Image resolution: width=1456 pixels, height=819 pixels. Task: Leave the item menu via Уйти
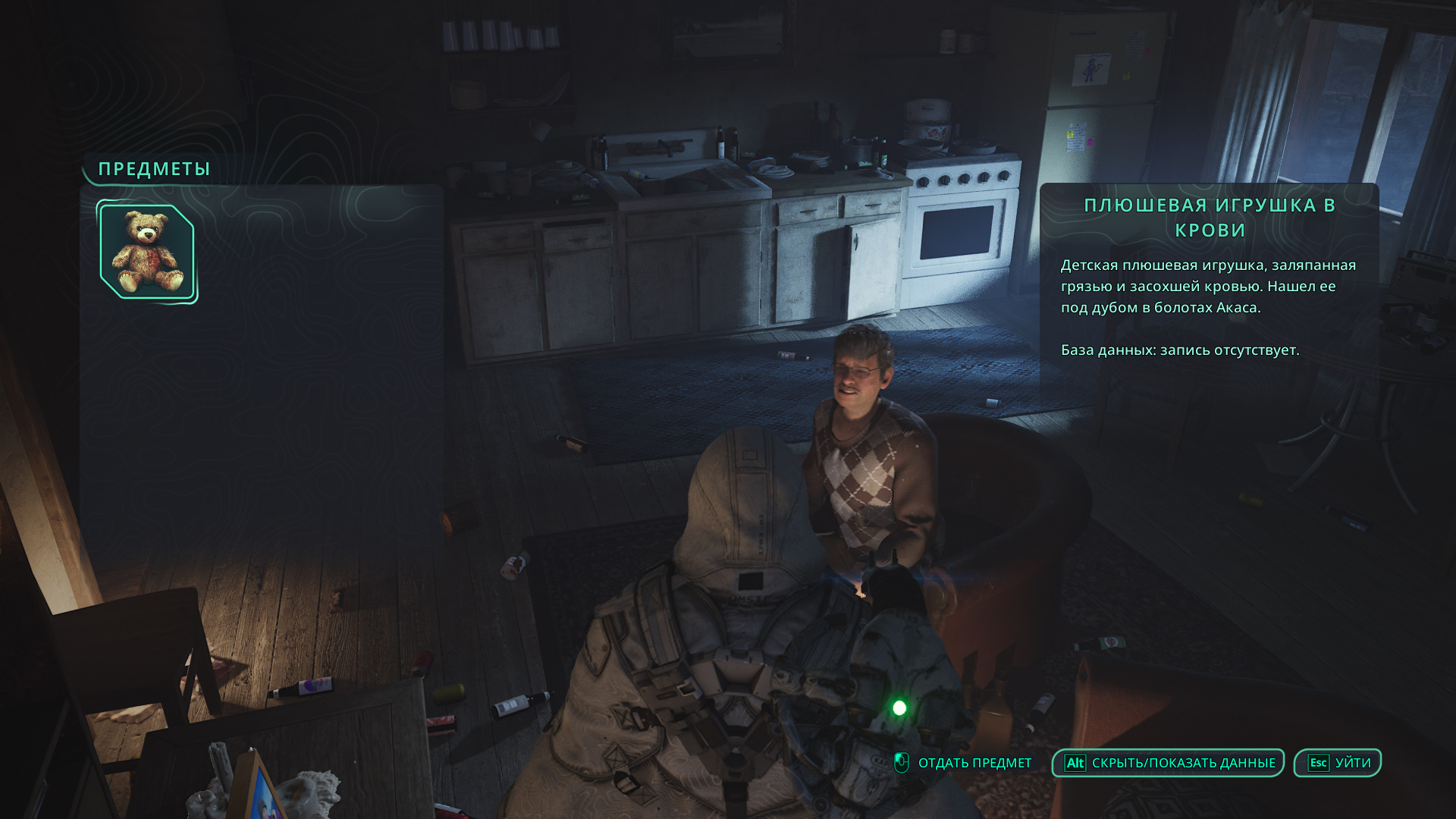(1338, 763)
